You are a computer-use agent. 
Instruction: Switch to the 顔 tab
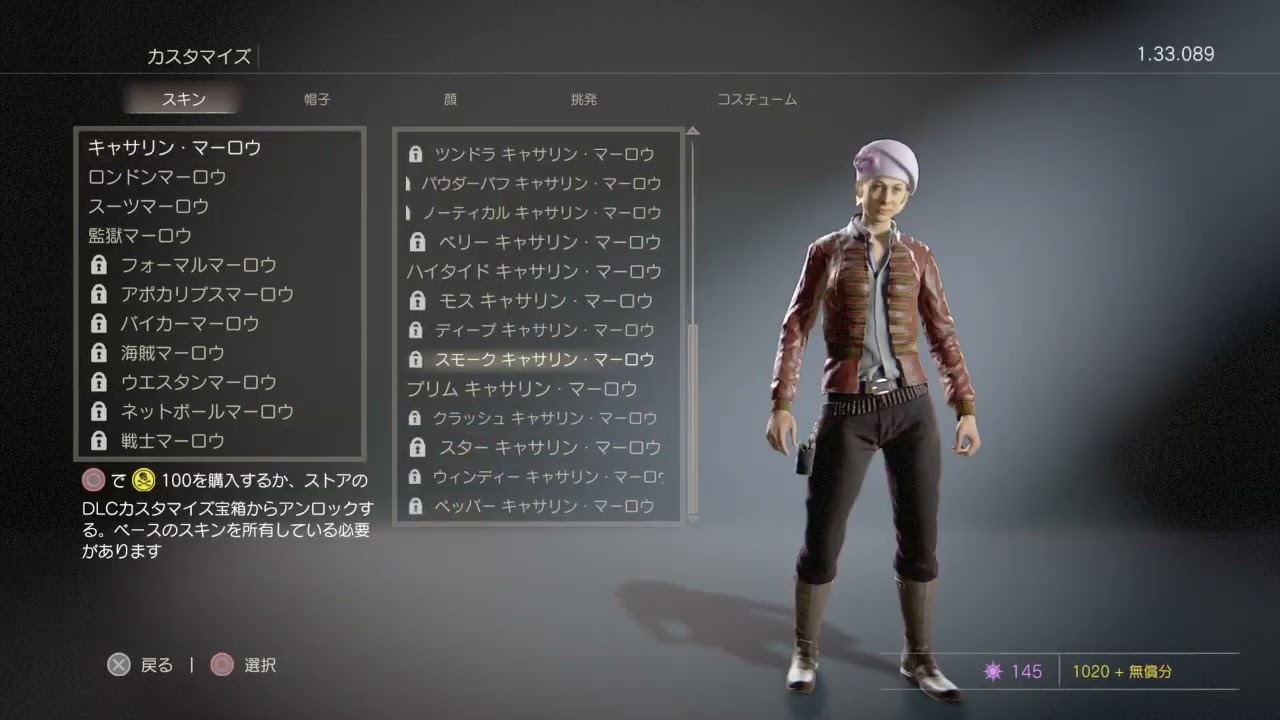tap(450, 100)
